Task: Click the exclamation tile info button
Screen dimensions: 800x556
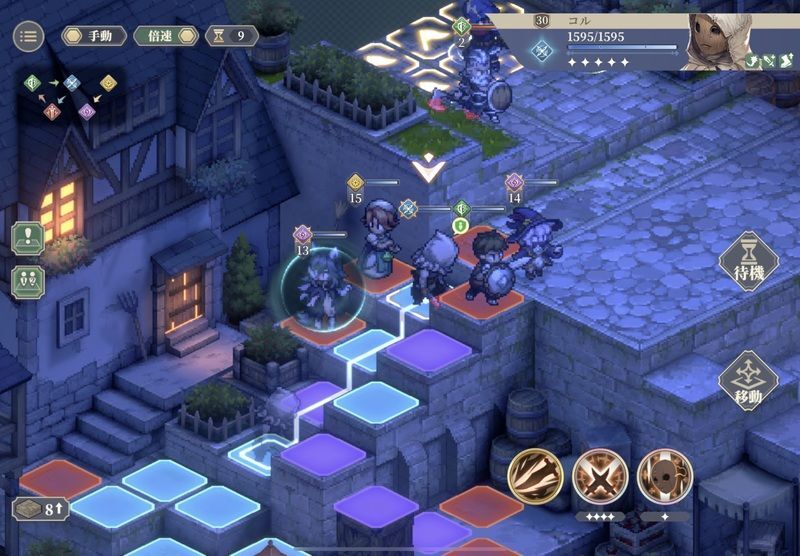Action: (28, 240)
